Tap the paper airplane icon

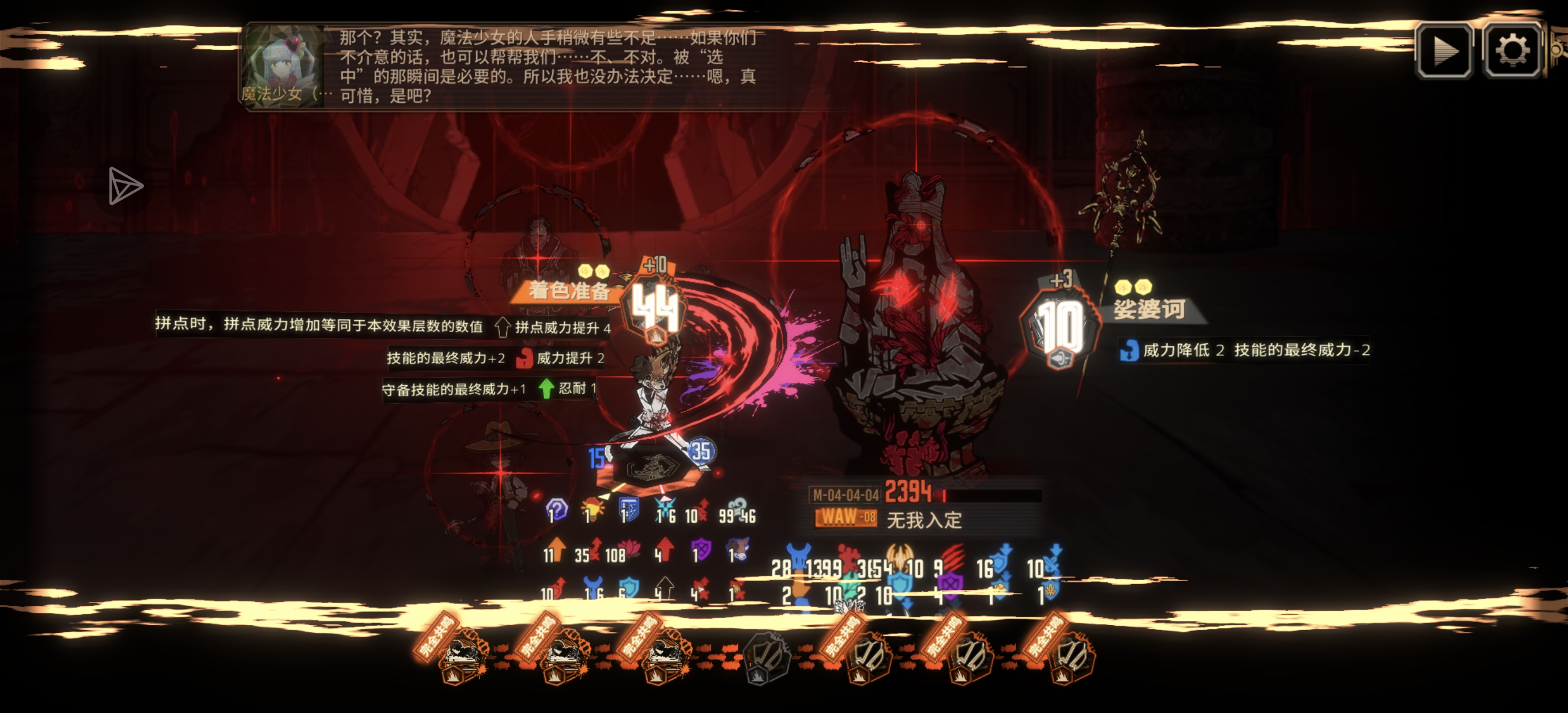[125, 186]
